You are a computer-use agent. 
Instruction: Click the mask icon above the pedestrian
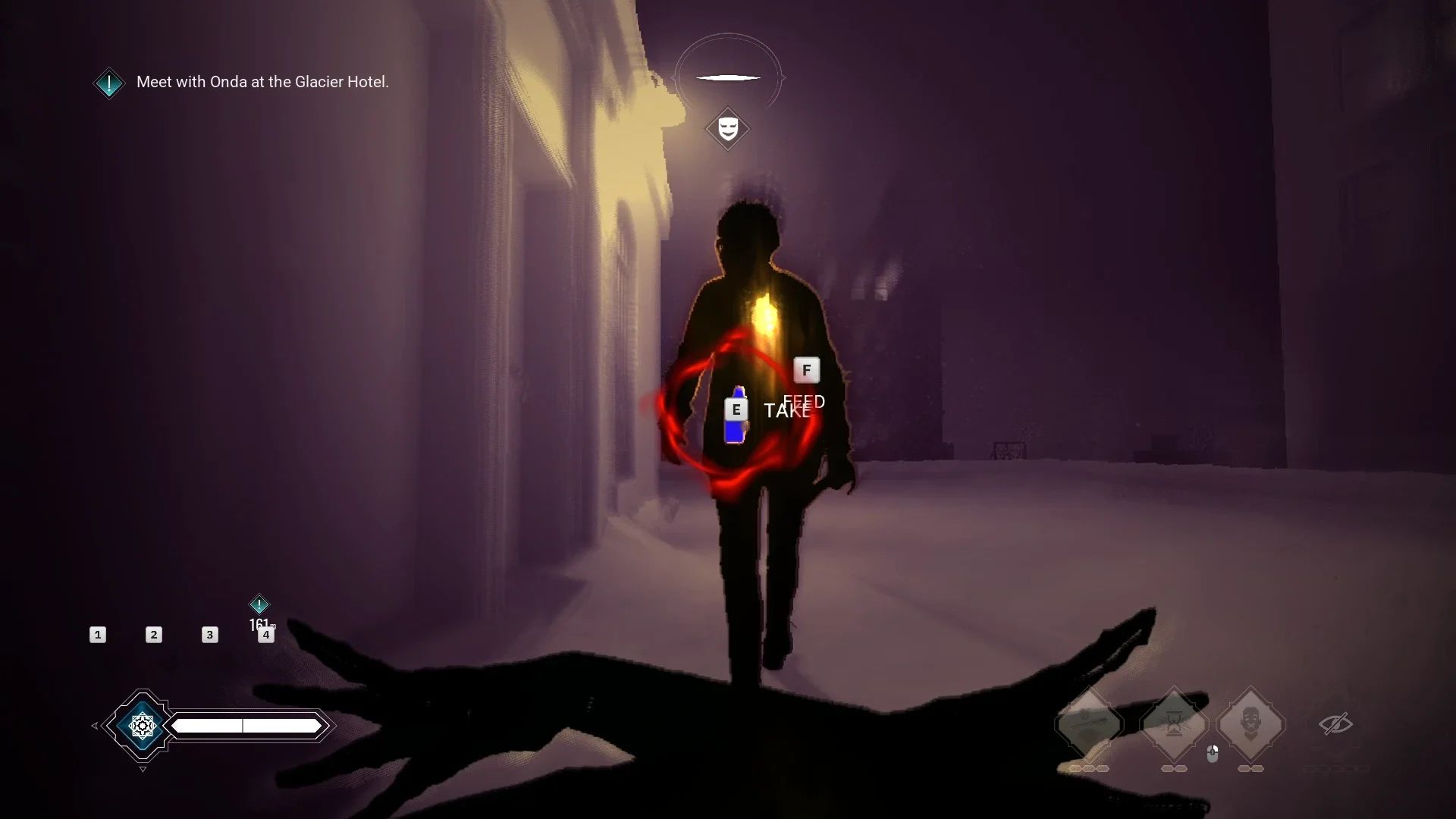[728, 129]
